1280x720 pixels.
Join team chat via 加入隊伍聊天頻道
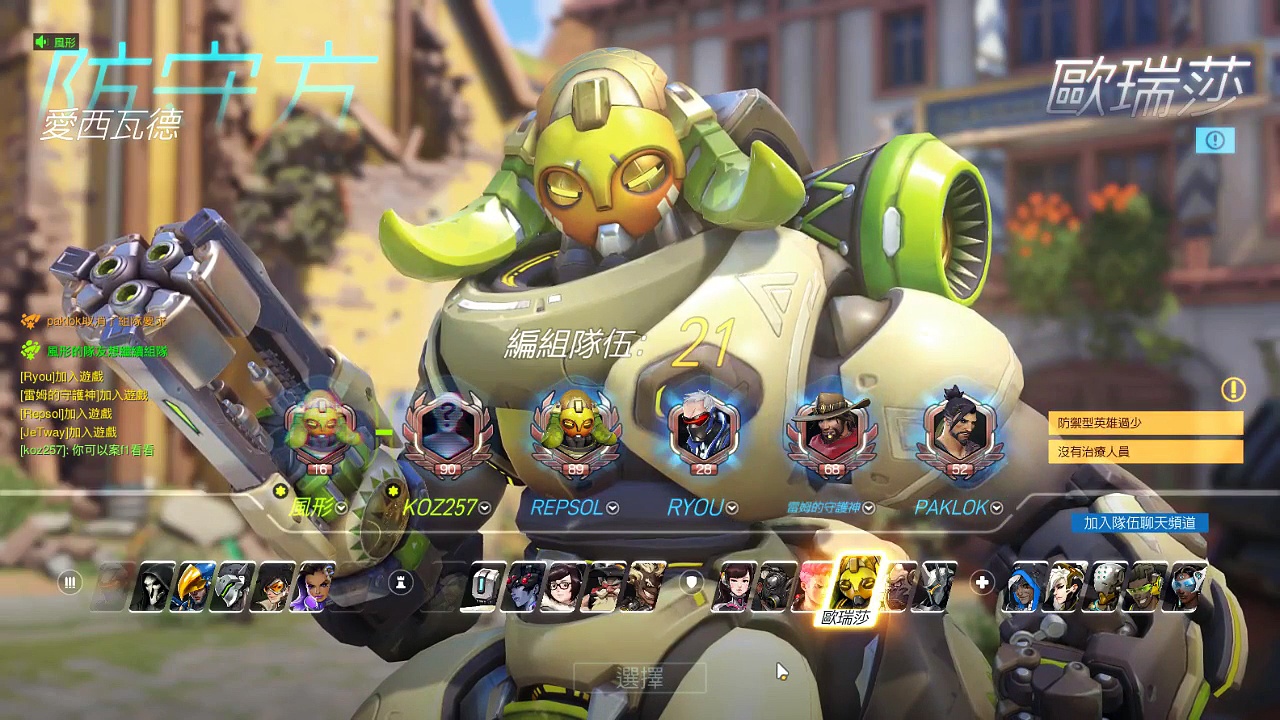[1139, 523]
